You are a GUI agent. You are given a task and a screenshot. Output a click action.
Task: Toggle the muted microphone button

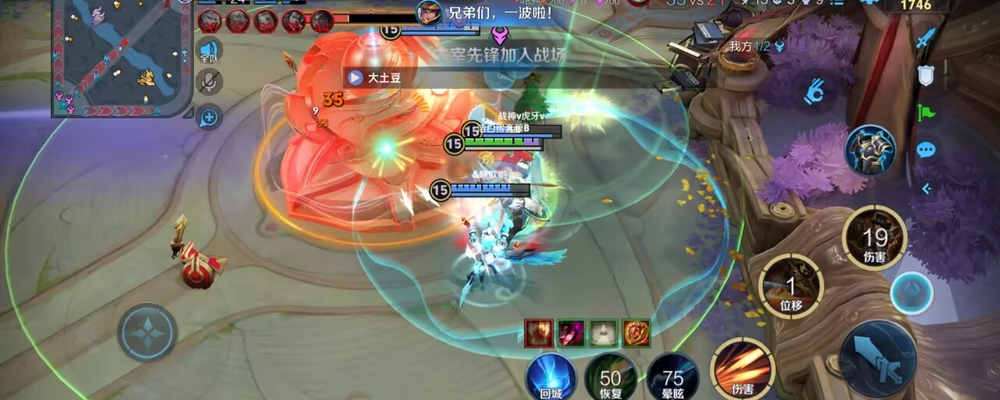tap(209, 83)
